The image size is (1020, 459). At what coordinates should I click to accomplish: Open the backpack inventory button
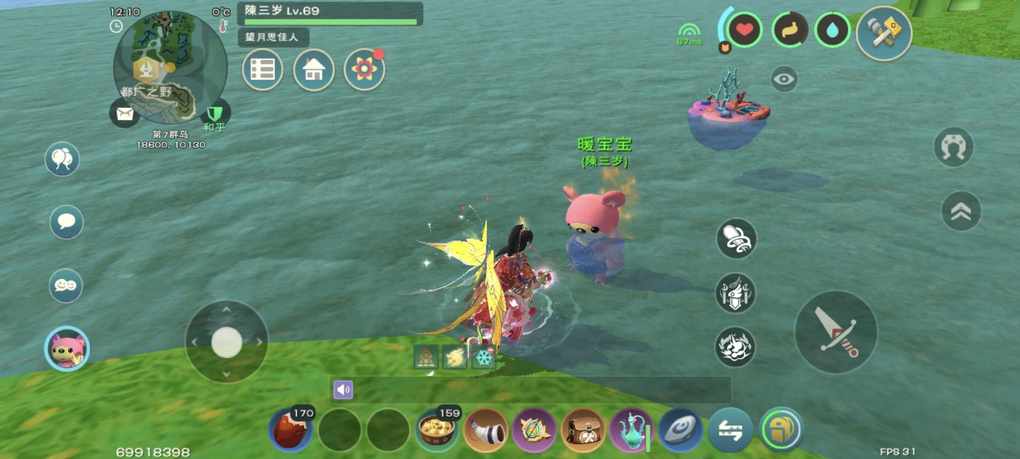pos(781,431)
